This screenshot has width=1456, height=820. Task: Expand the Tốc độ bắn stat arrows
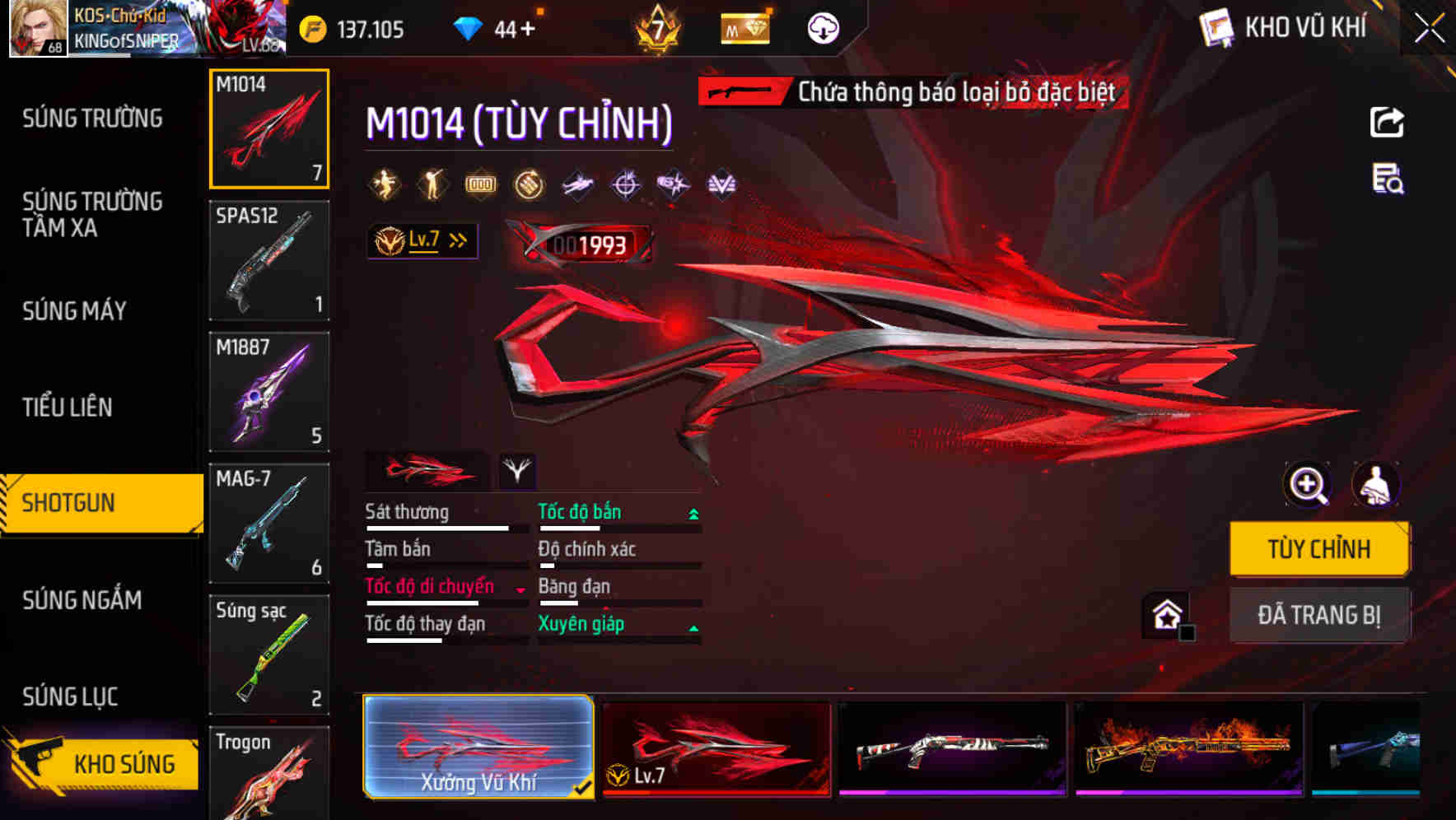(x=693, y=512)
